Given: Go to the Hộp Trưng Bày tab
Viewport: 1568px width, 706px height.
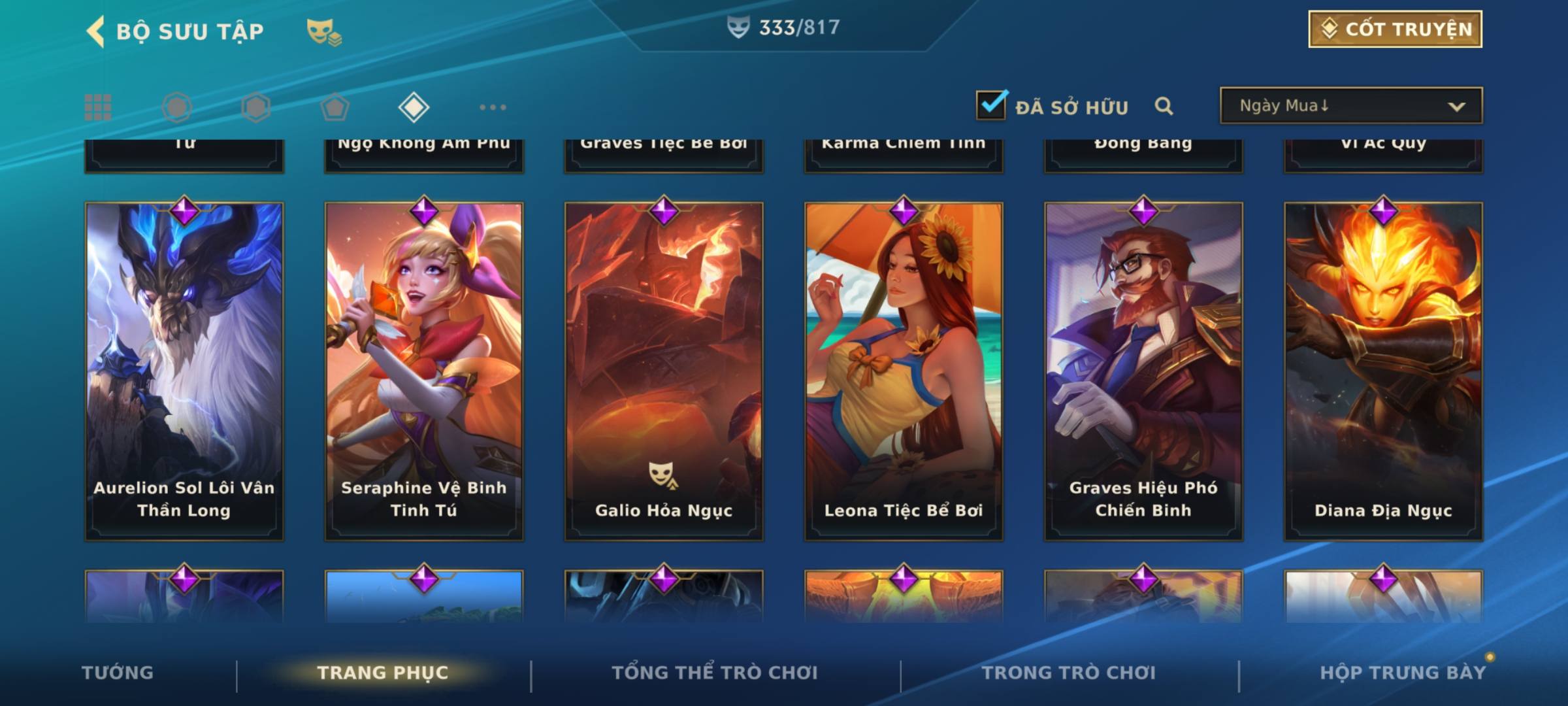Looking at the screenshot, I should click(1403, 673).
